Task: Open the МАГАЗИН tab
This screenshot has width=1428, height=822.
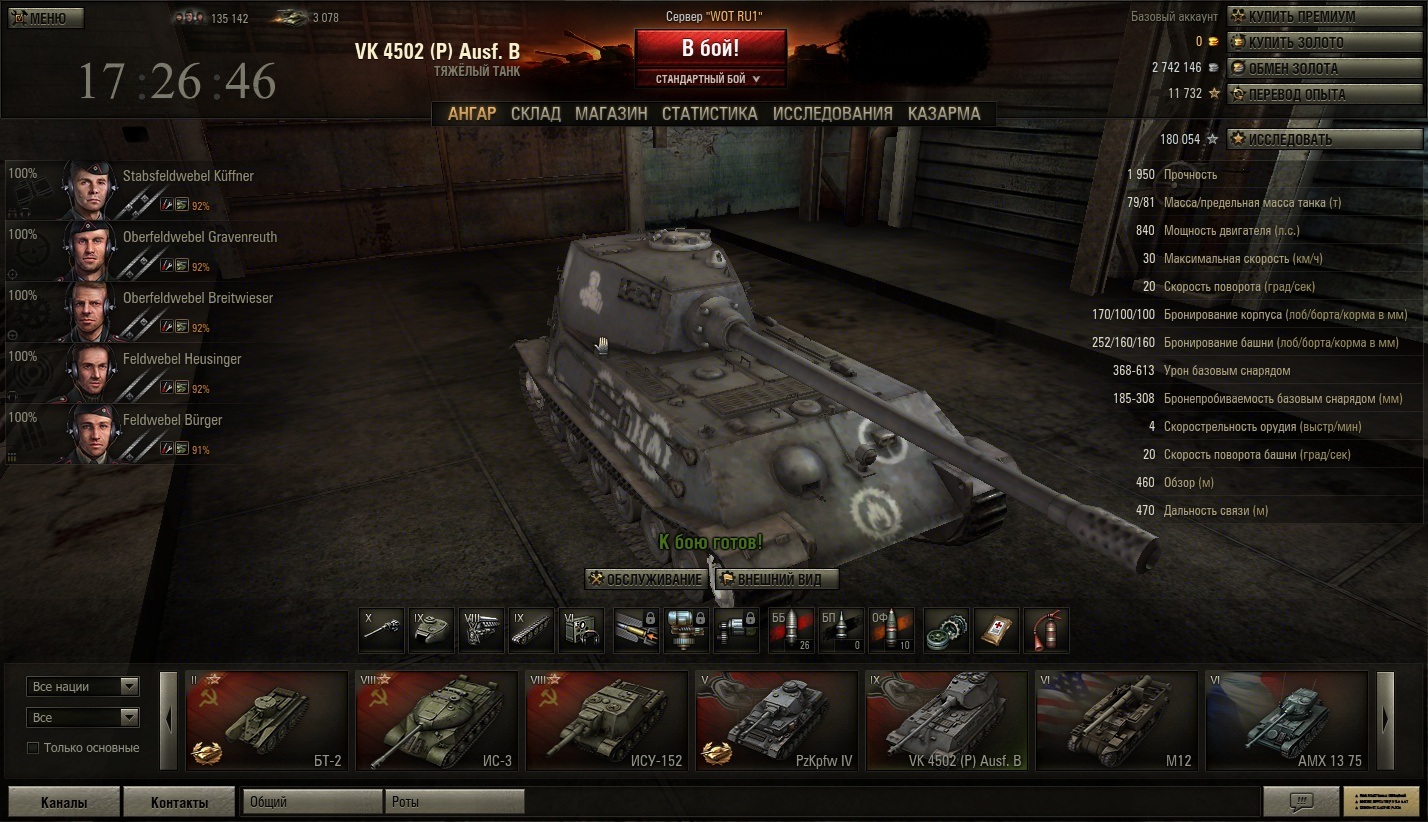Action: pyautogui.click(x=610, y=114)
